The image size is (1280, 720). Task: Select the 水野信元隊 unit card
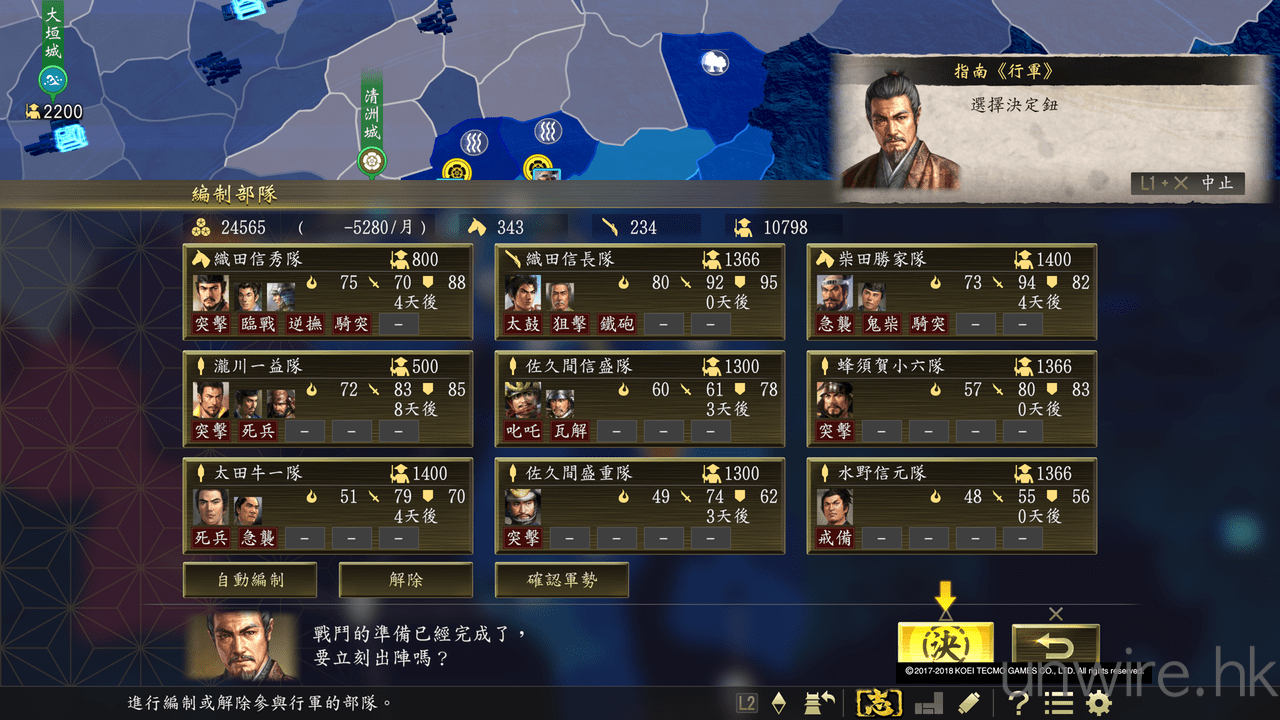click(952, 506)
